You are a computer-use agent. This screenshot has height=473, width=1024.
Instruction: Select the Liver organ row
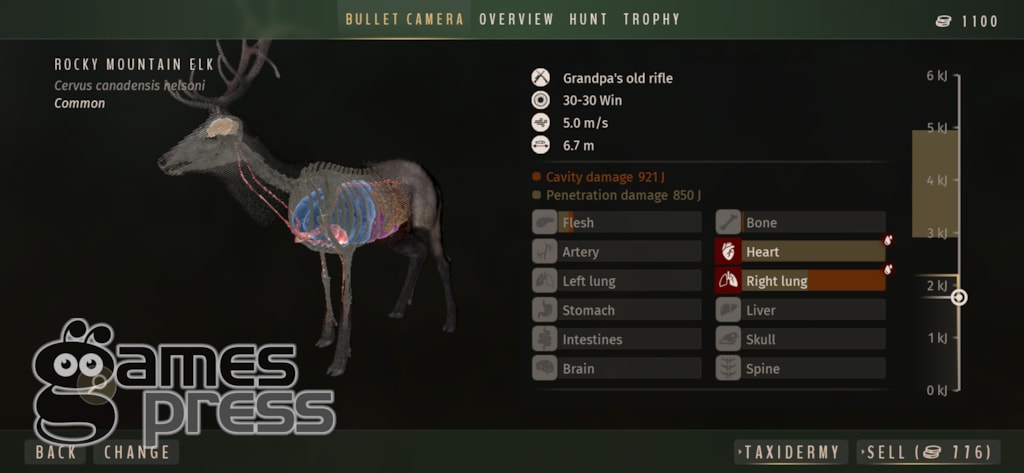pos(800,310)
